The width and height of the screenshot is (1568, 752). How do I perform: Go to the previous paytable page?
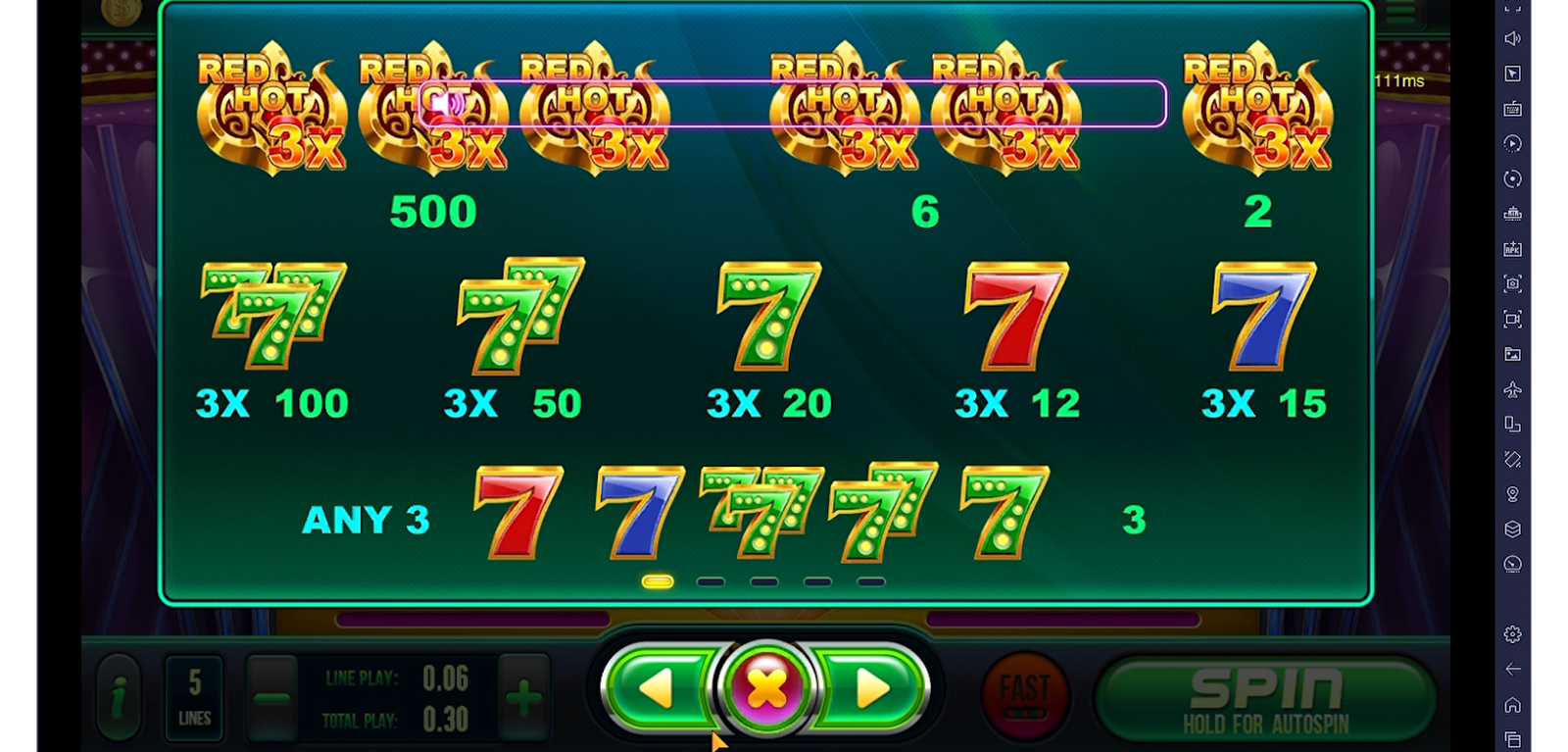coord(657,688)
